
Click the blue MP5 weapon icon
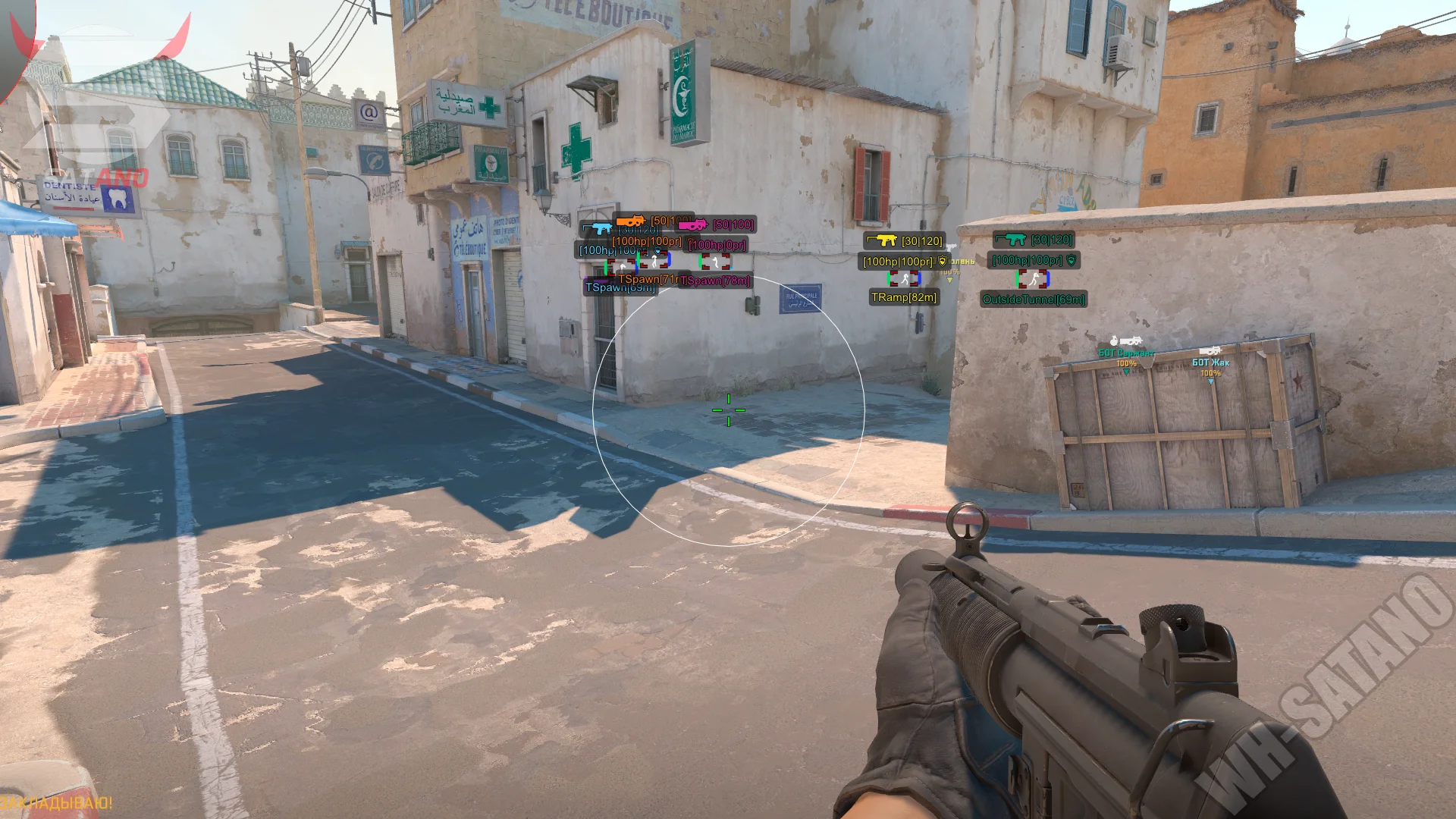(x=602, y=227)
